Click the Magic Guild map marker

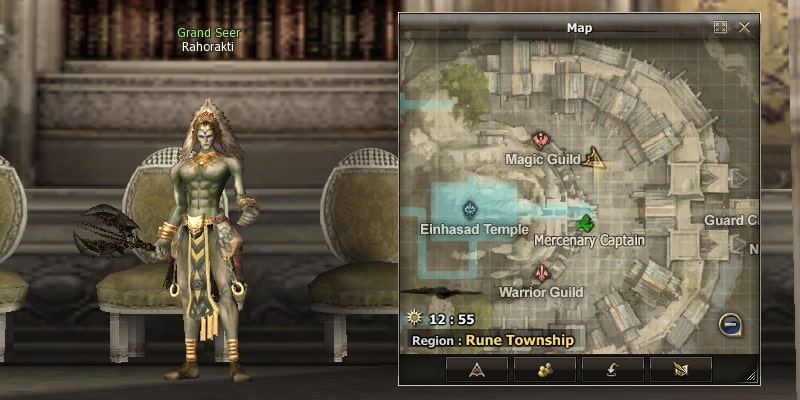click(x=542, y=139)
